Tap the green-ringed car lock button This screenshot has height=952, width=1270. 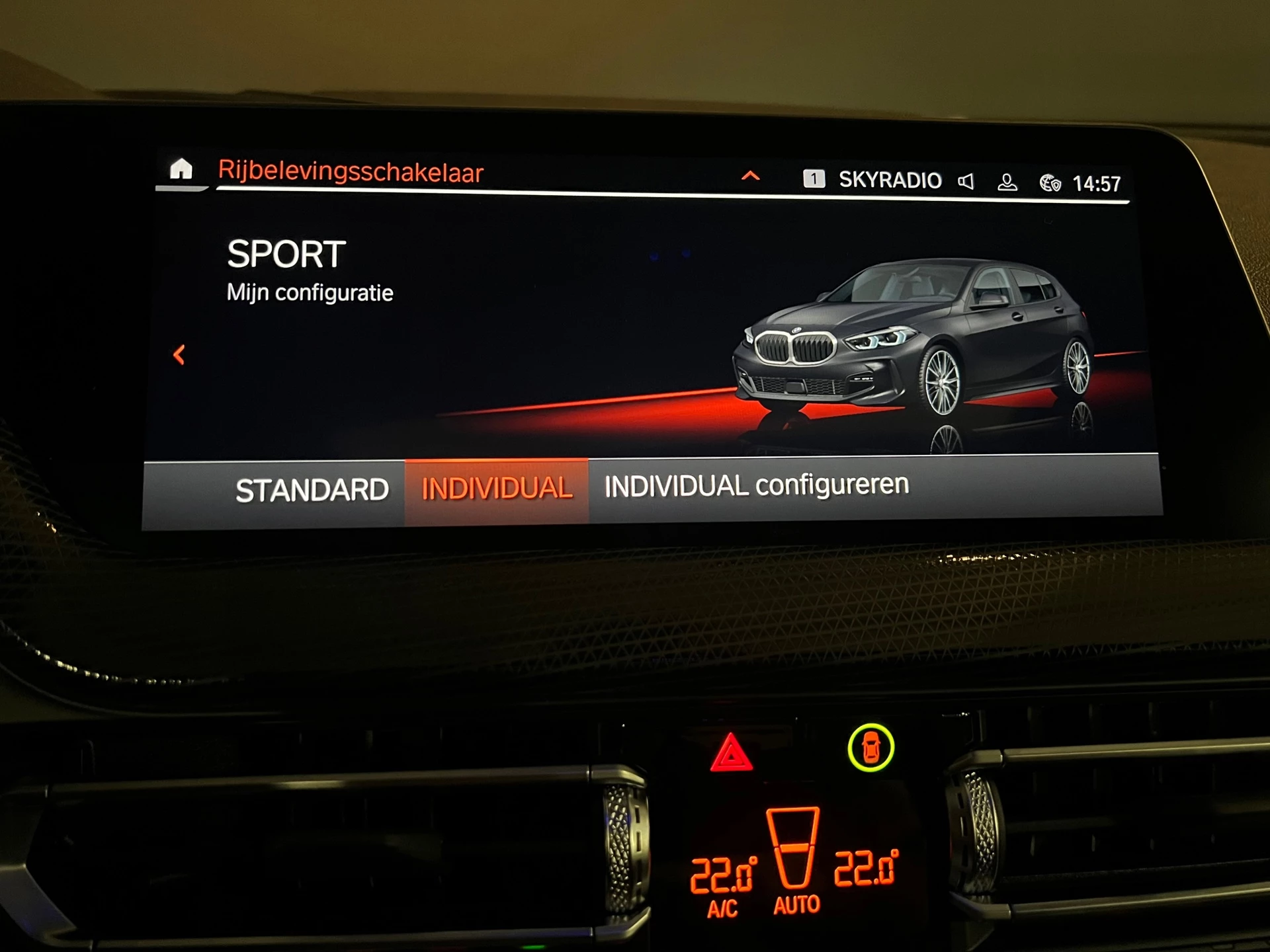(870, 748)
